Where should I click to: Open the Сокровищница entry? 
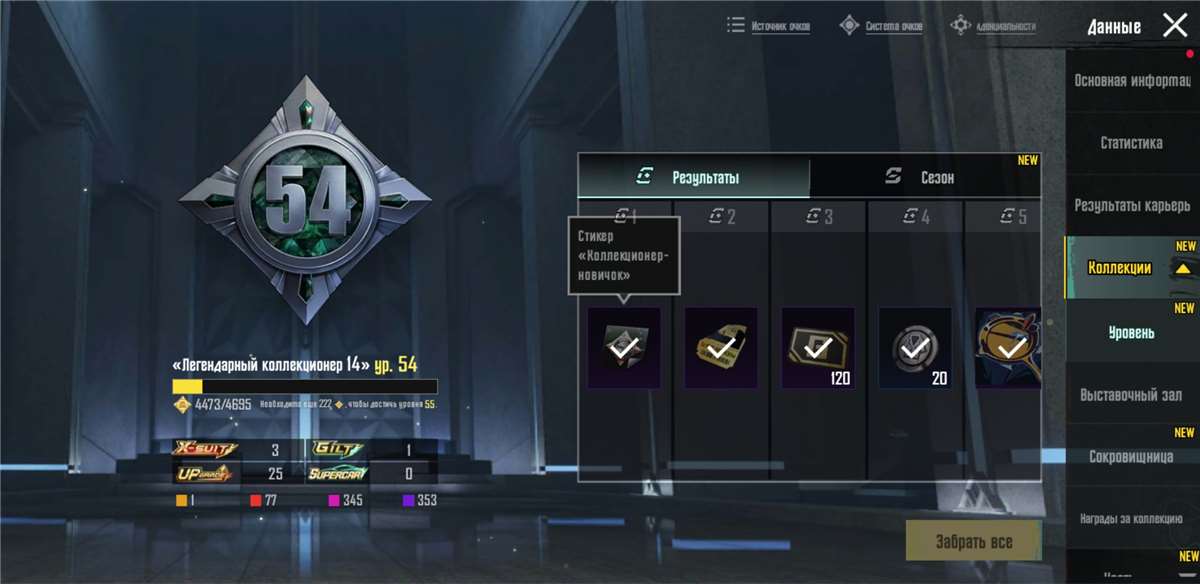pos(1131,456)
